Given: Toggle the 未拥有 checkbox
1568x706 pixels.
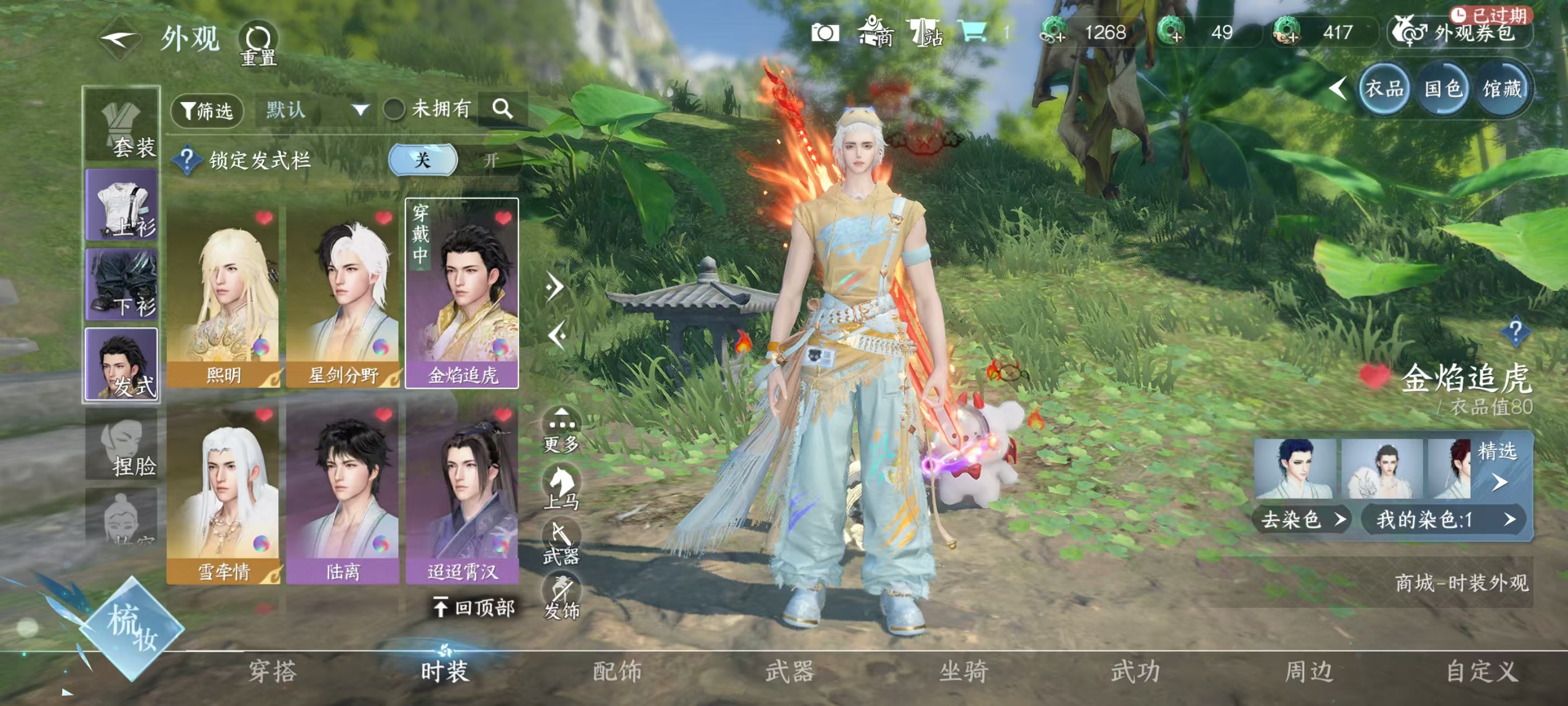Looking at the screenshot, I should [394, 110].
